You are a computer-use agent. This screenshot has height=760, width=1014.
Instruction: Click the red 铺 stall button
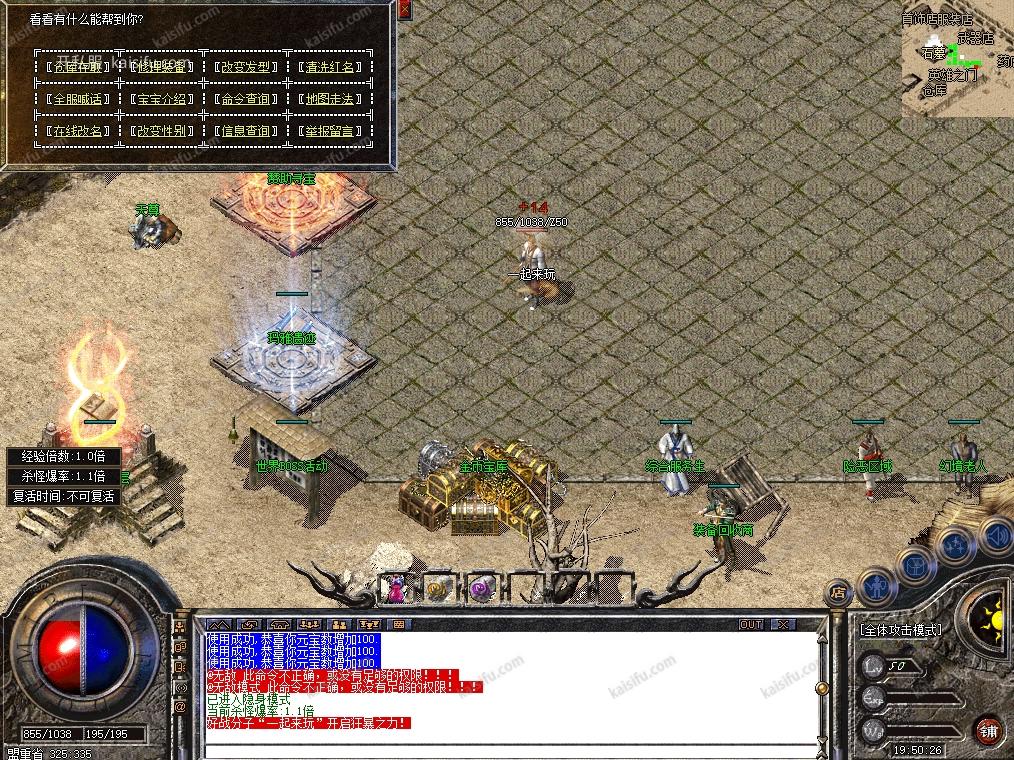click(988, 728)
